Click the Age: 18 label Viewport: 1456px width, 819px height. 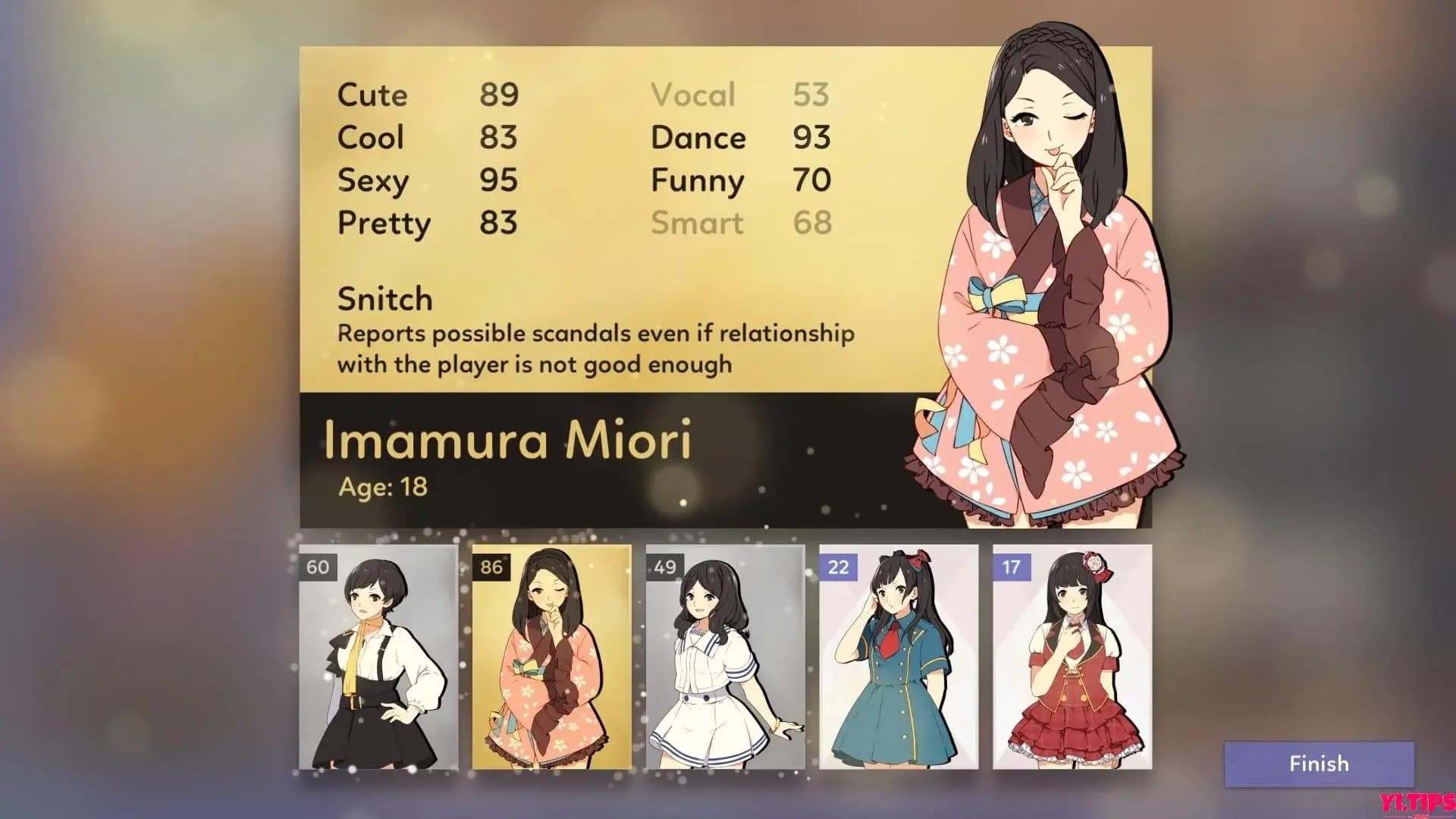point(385,489)
